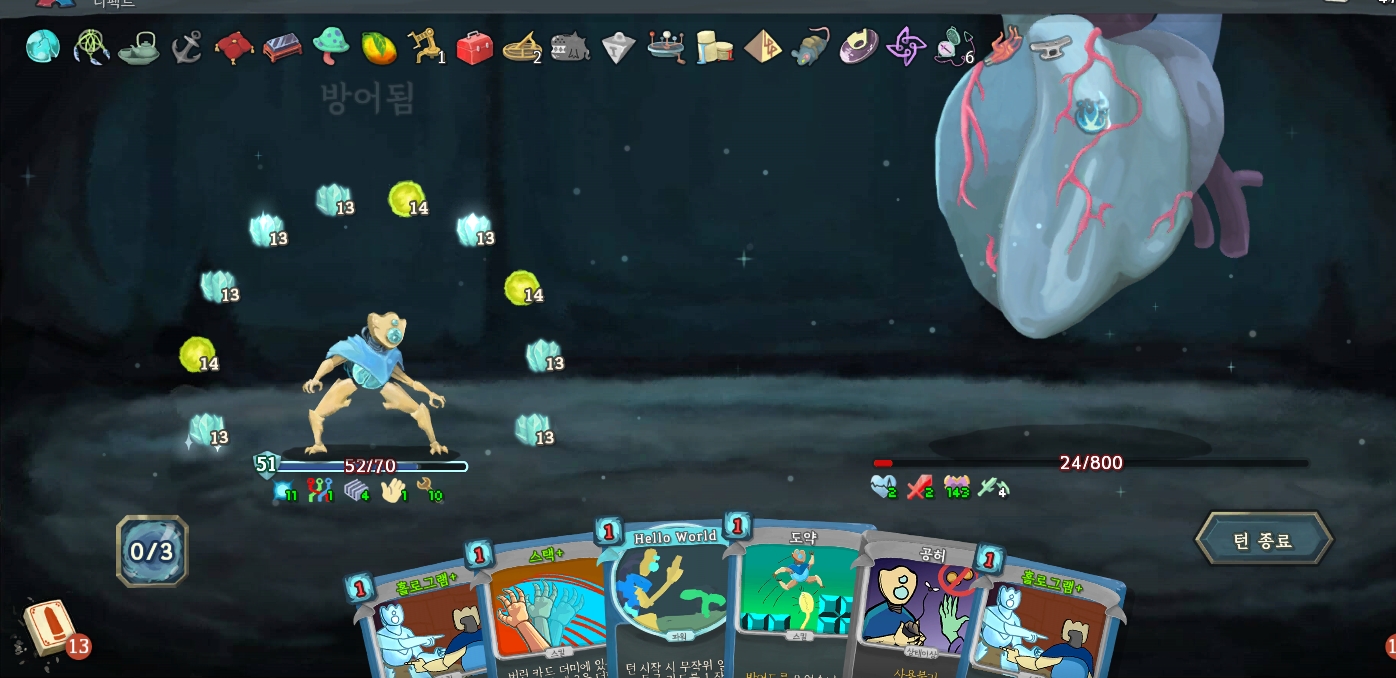Inspect the silver anvil relic
Image resolution: width=1396 pixels, height=678 pixels.
click(x=1050, y=45)
